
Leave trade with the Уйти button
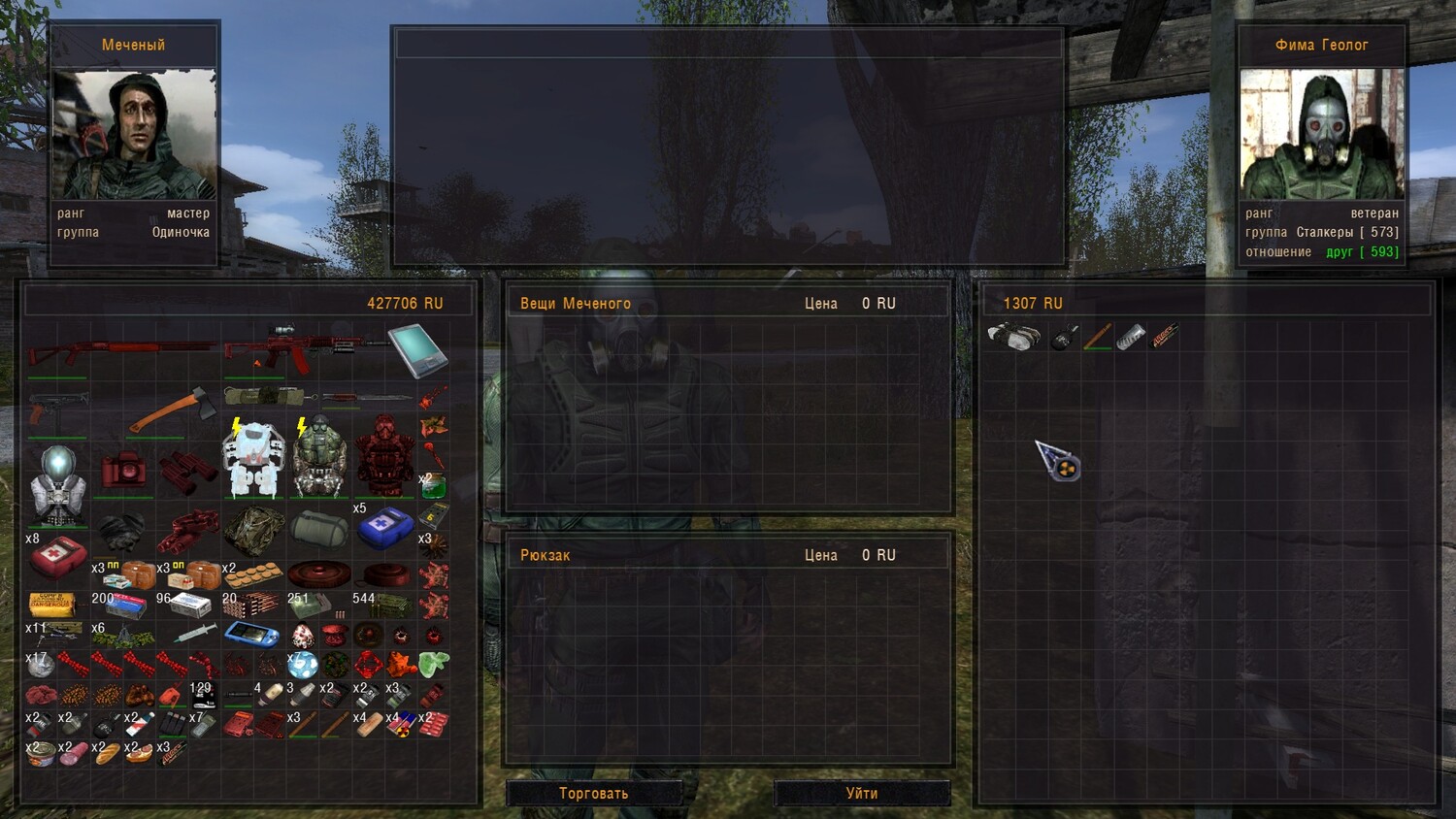pos(861,793)
